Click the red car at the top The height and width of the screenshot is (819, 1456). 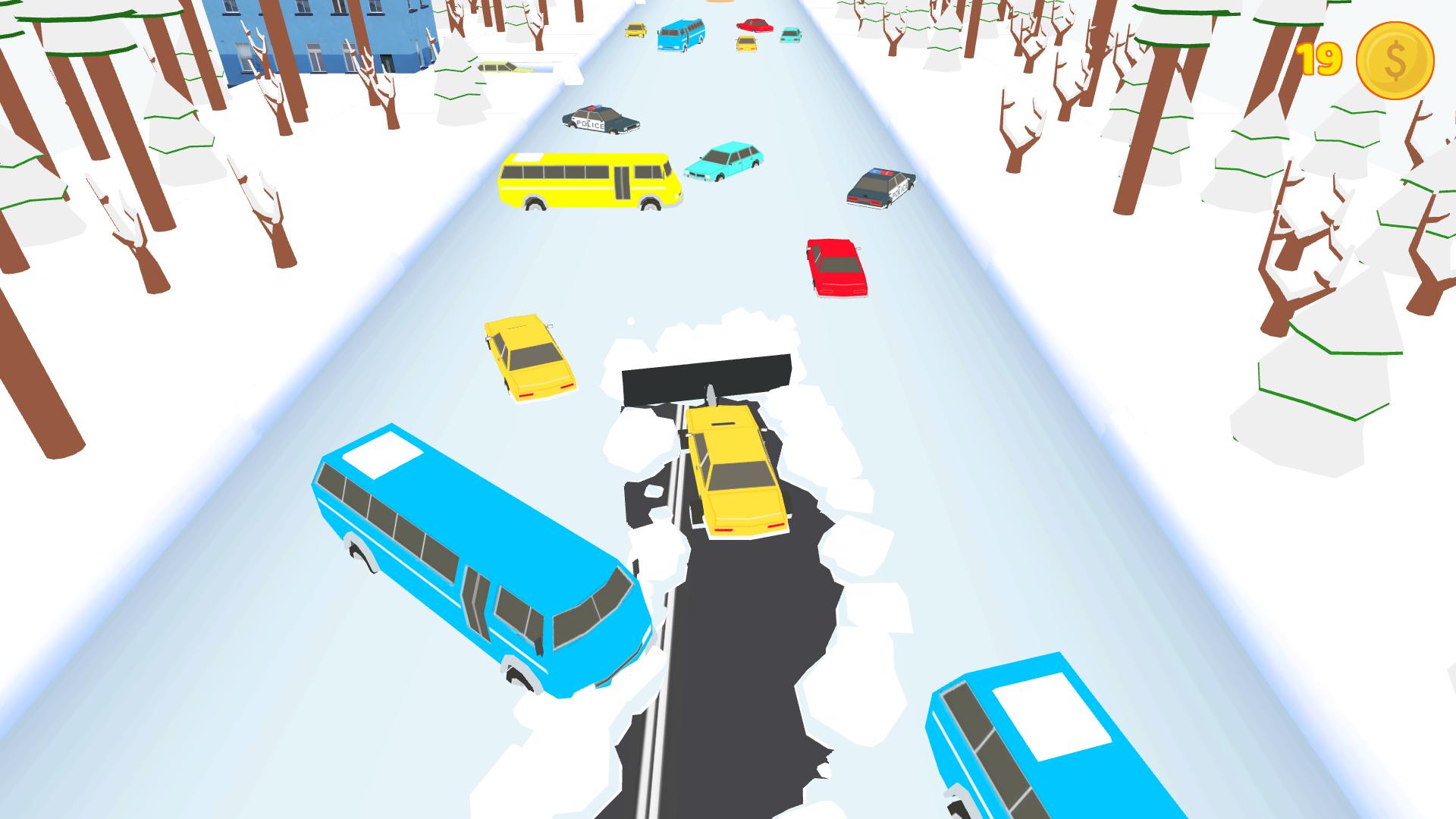pos(755,24)
